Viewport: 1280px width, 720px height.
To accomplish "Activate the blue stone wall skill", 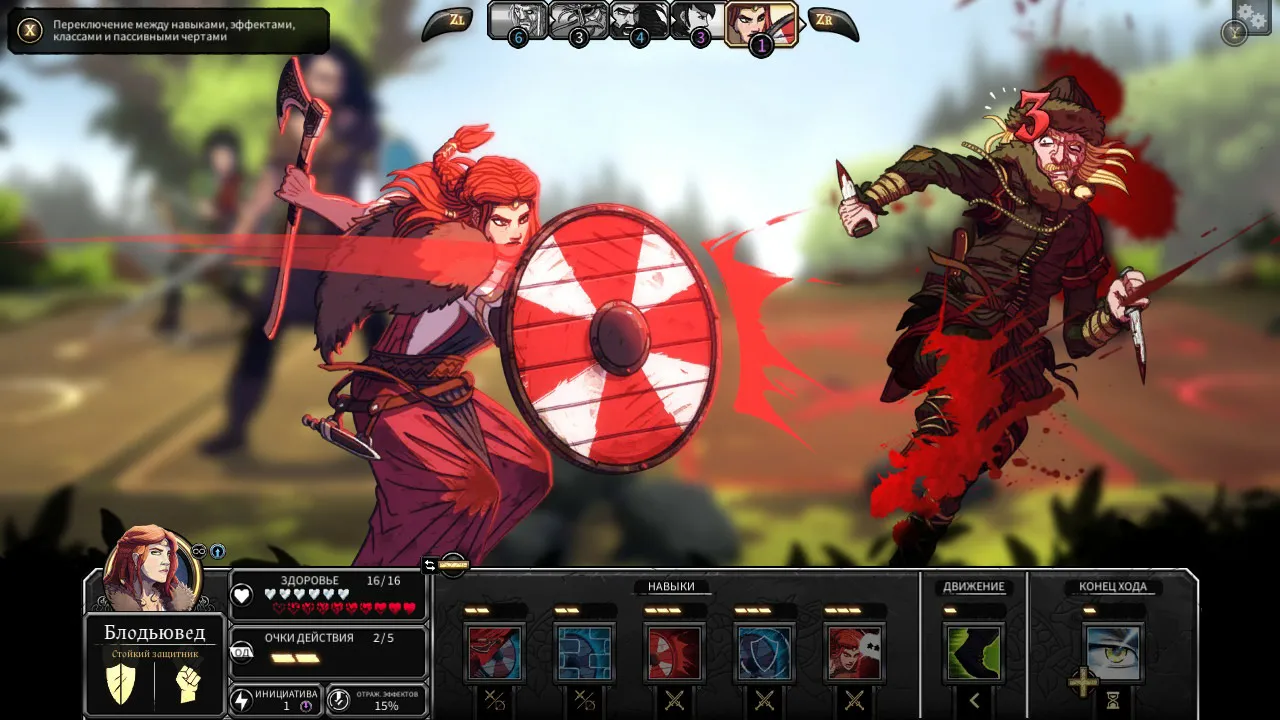I will coord(585,653).
